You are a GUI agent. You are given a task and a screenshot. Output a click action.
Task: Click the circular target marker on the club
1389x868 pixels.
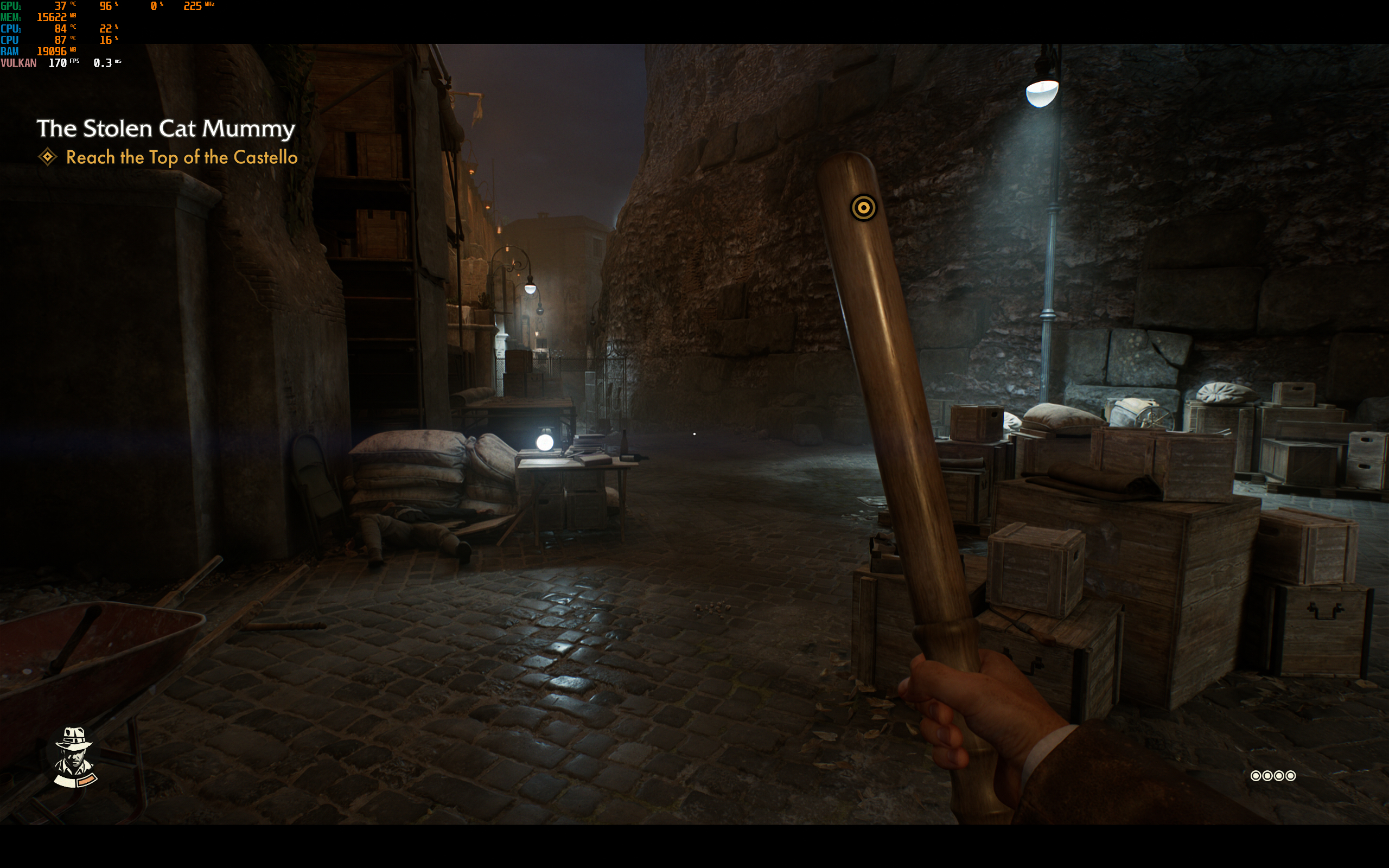863,208
